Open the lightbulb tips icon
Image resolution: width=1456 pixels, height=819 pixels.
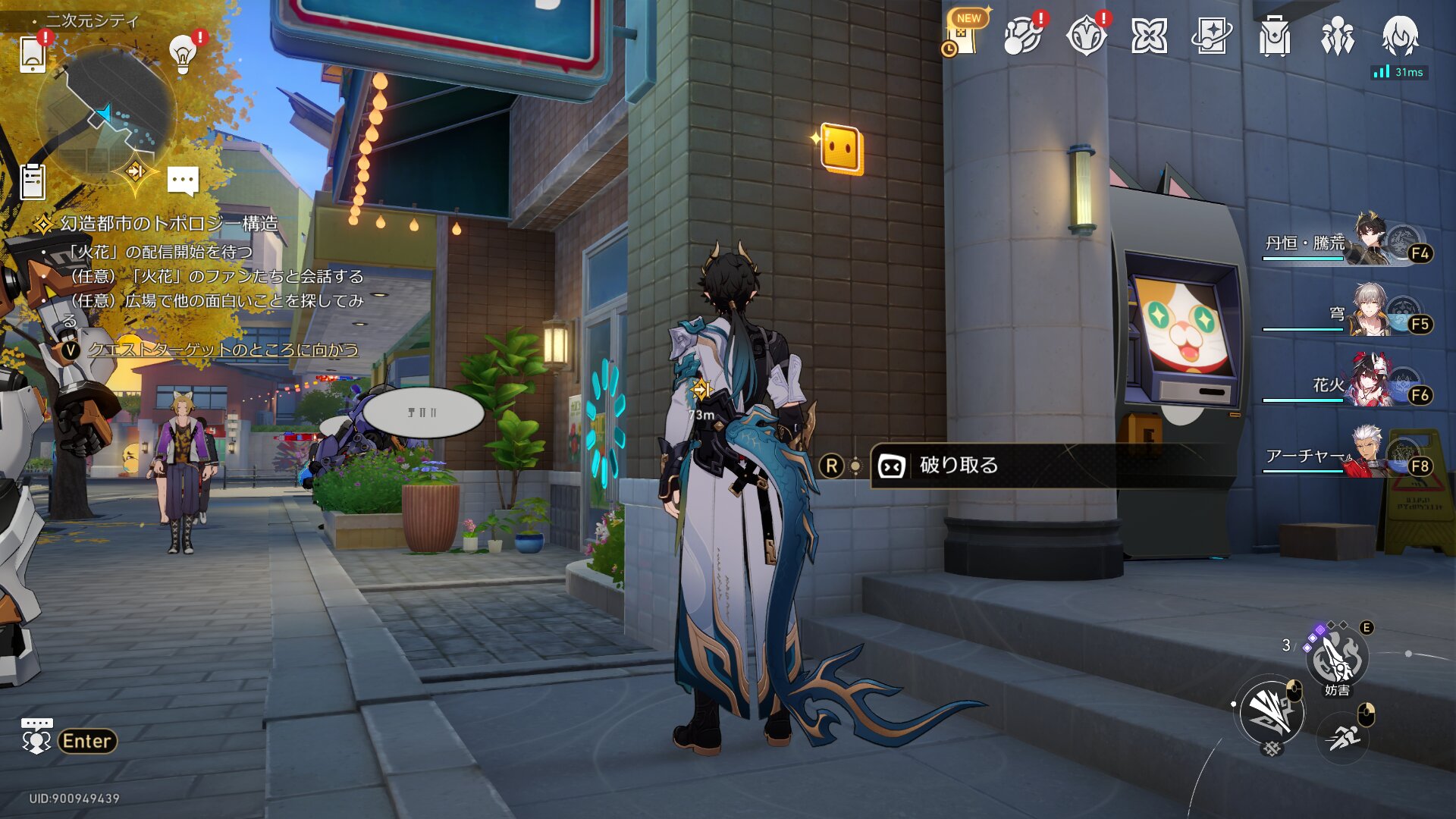tap(183, 53)
